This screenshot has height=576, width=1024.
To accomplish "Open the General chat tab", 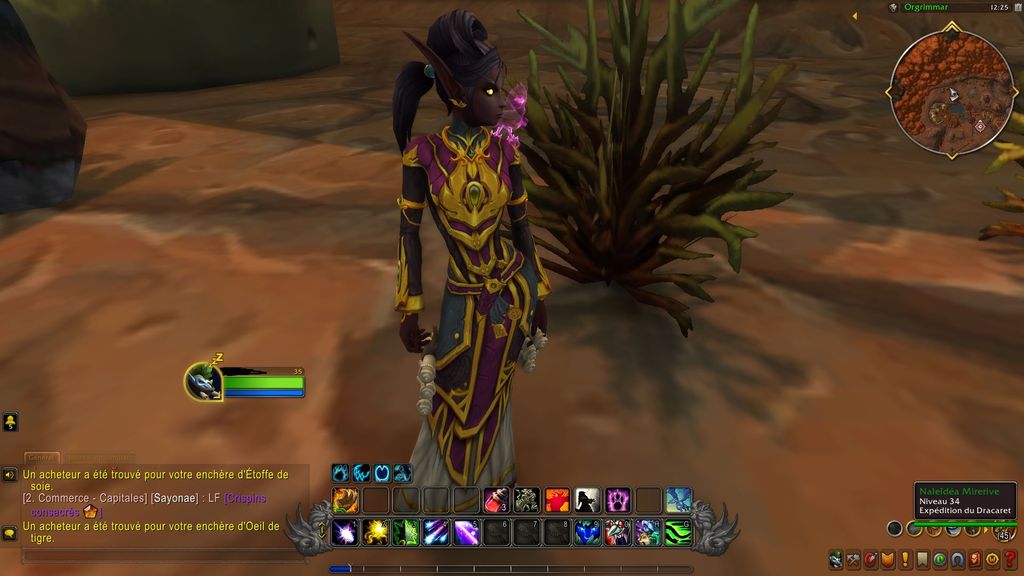I will (x=42, y=458).
